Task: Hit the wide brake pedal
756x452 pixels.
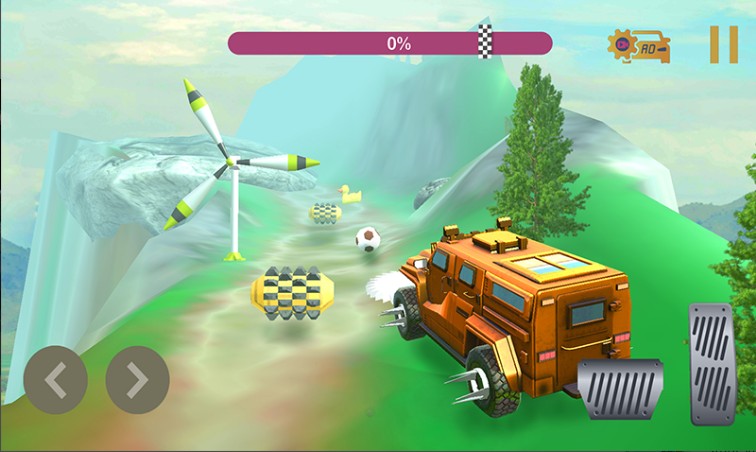Action: coord(620,388)
